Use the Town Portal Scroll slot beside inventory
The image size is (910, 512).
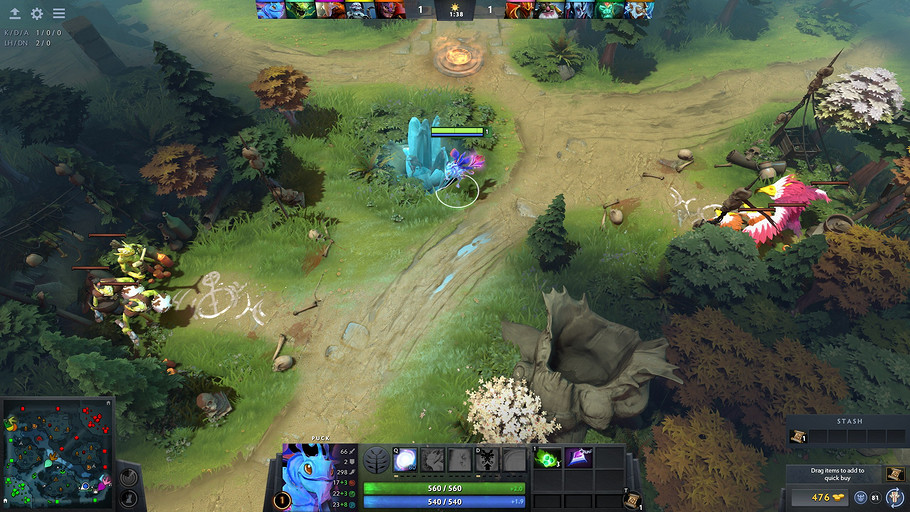[x=632, y=500]
